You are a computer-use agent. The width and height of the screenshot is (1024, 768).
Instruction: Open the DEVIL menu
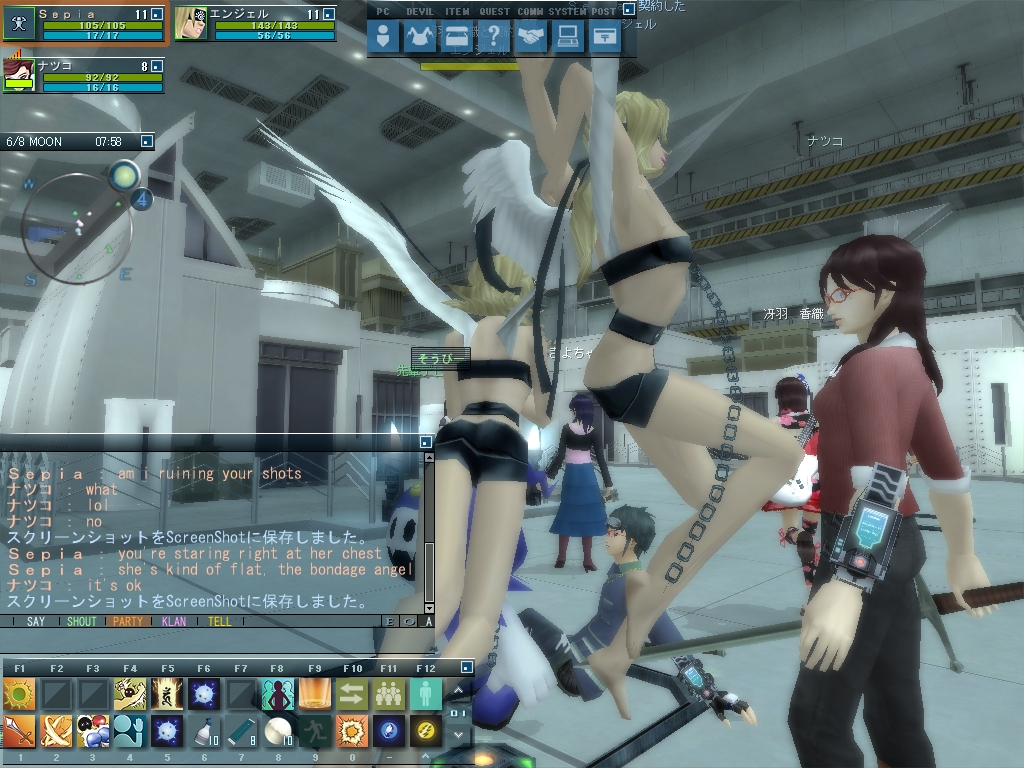click(x=420, y=37)
